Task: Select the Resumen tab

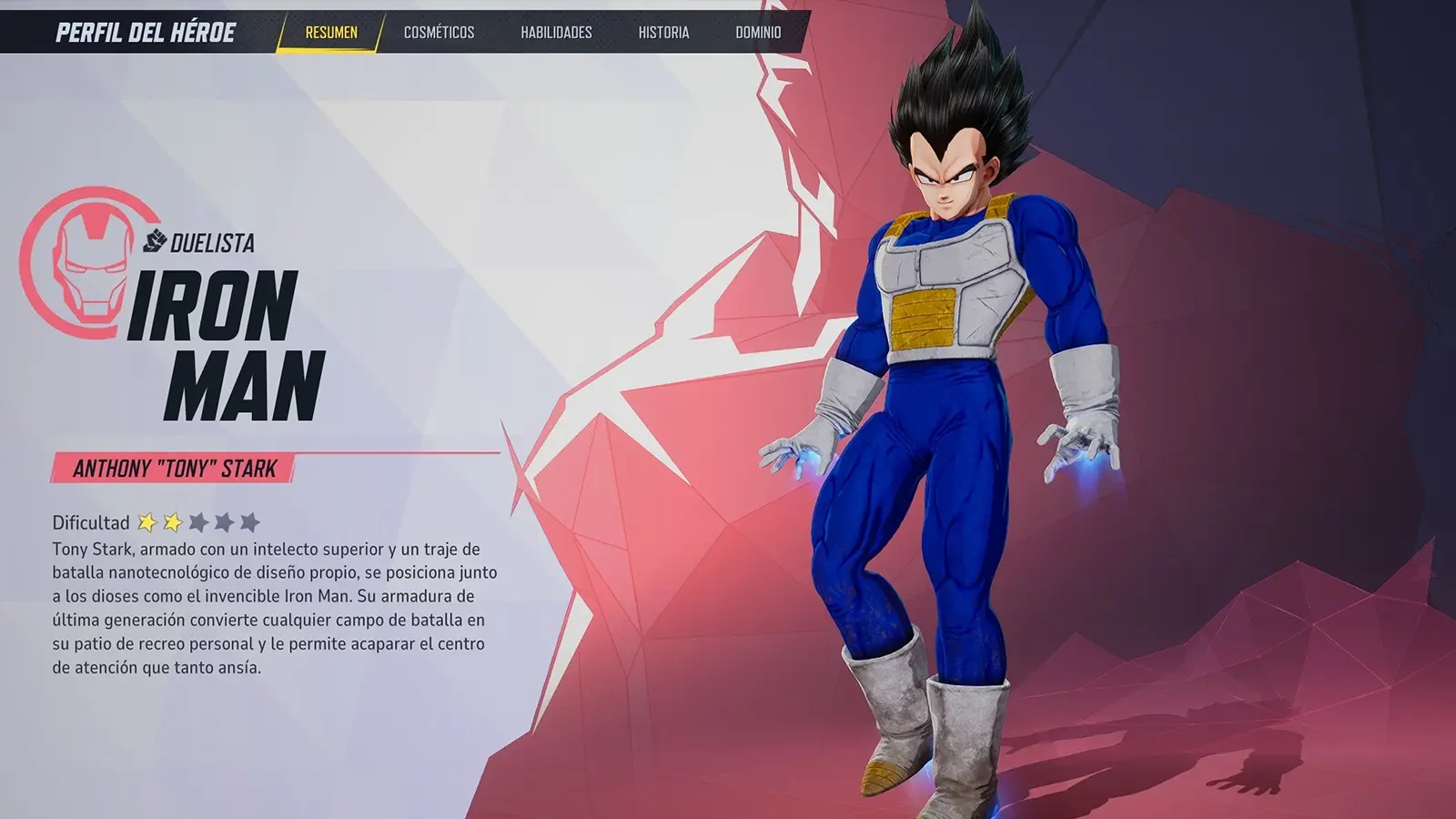Action: (x=331, y=33)
